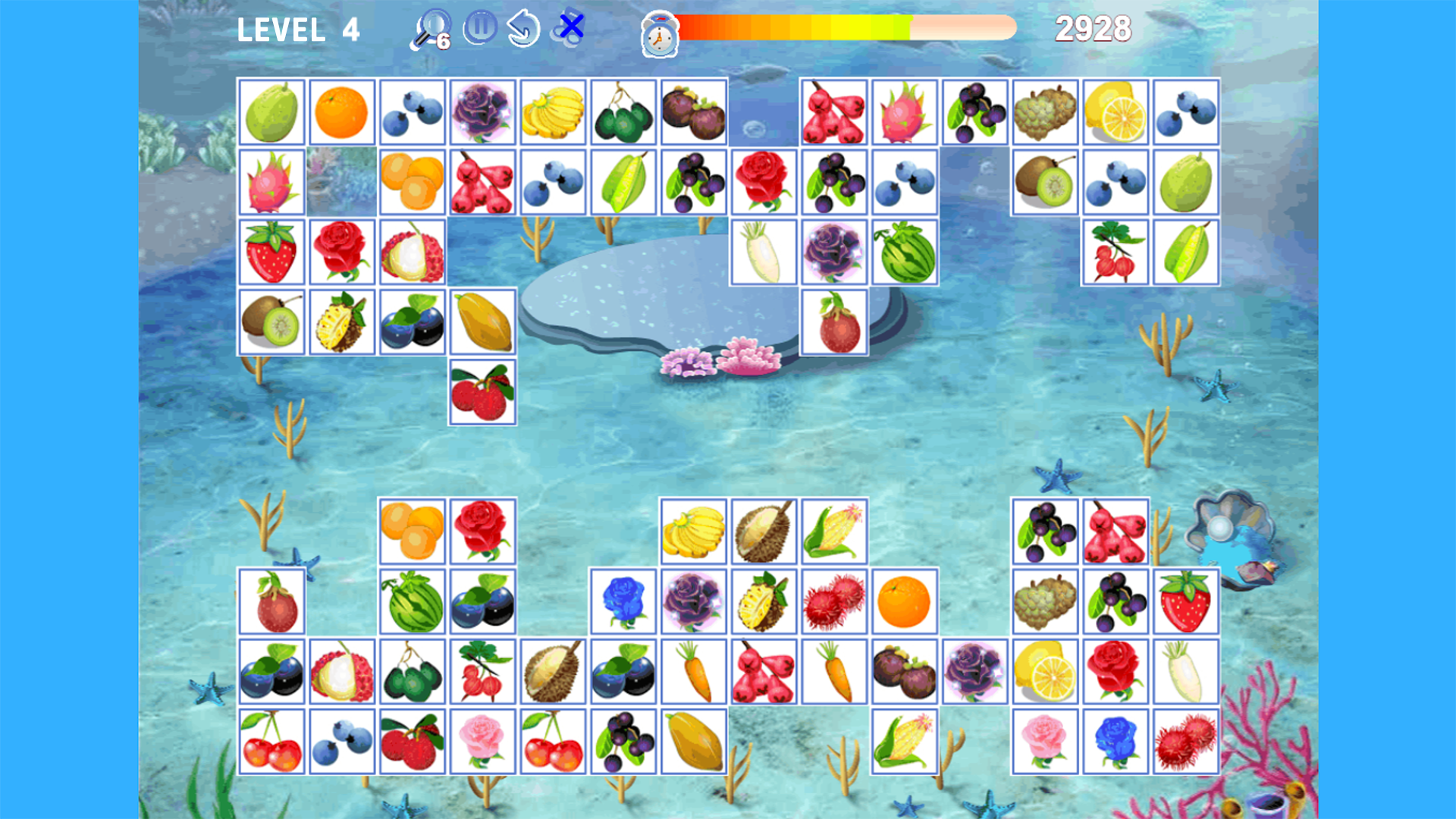The width and height of the screenshot is (1456, 819).
Task: Select the watermelon tile near the radish
Action: pyautogui.click(x=905, y=251)
